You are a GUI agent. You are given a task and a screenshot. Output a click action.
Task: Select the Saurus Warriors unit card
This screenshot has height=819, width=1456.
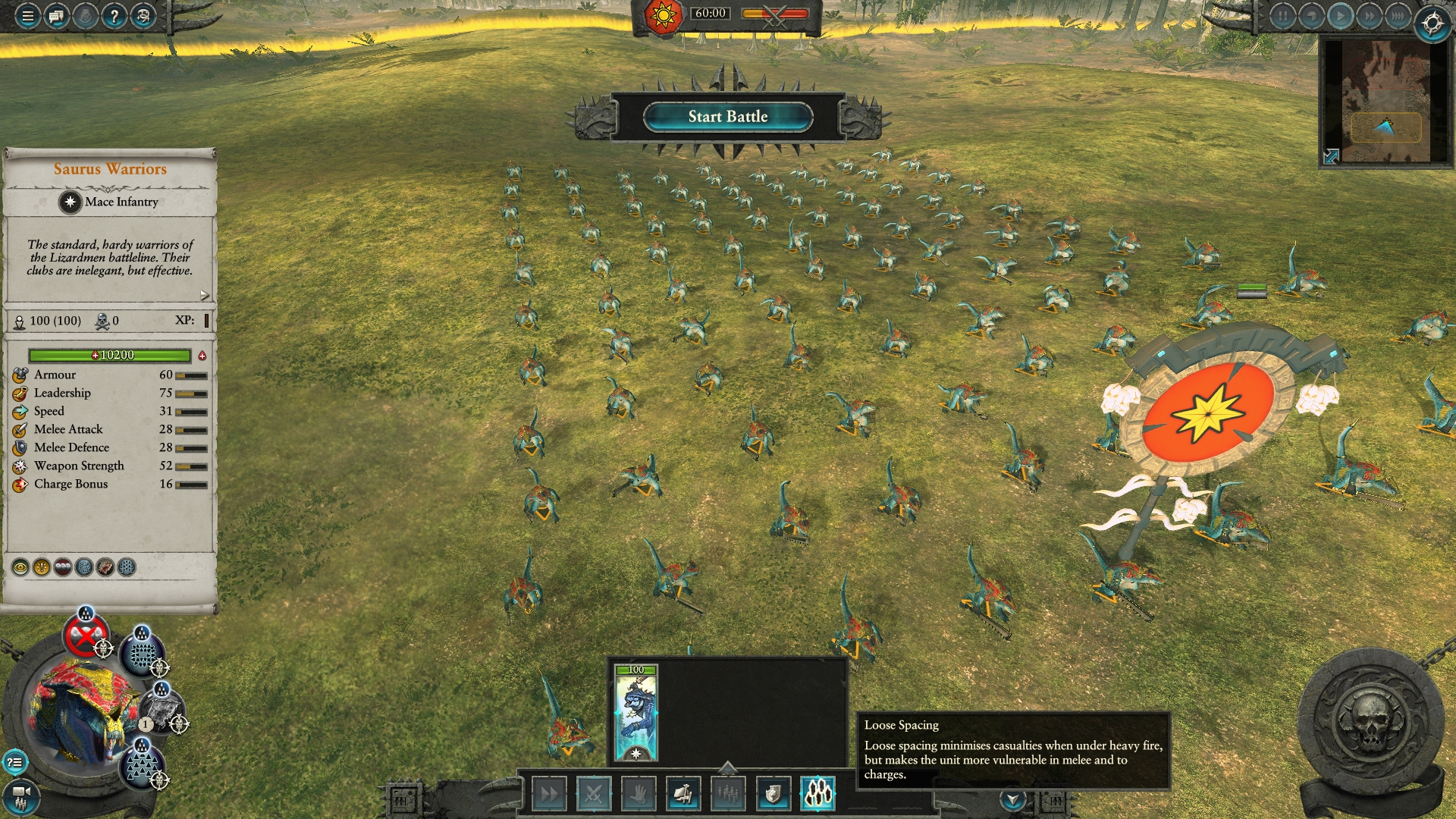pyautogui.click(x=635, y=712)
